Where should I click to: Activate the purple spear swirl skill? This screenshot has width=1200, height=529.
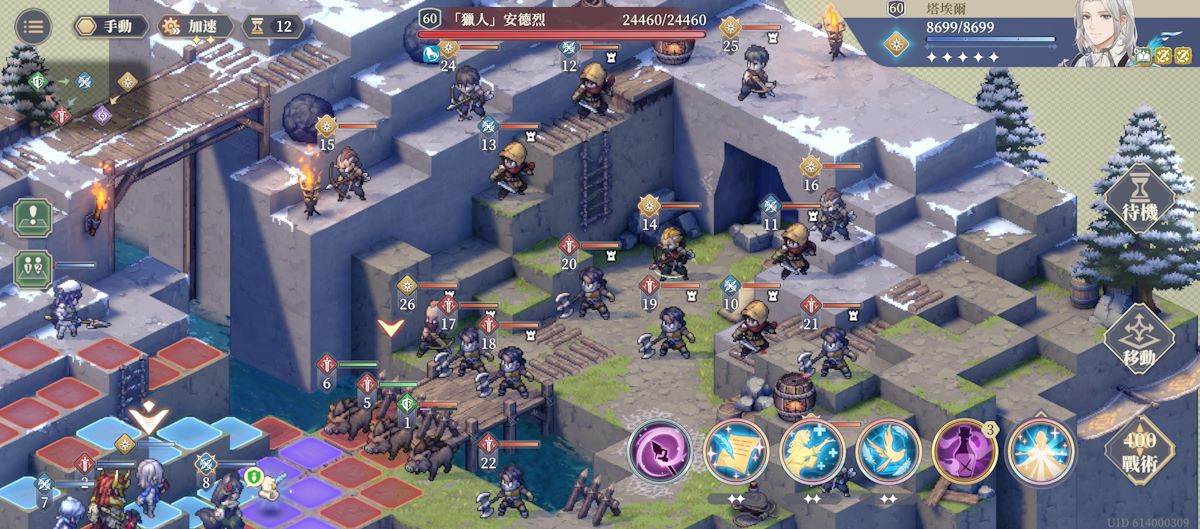tap(660, 452)
